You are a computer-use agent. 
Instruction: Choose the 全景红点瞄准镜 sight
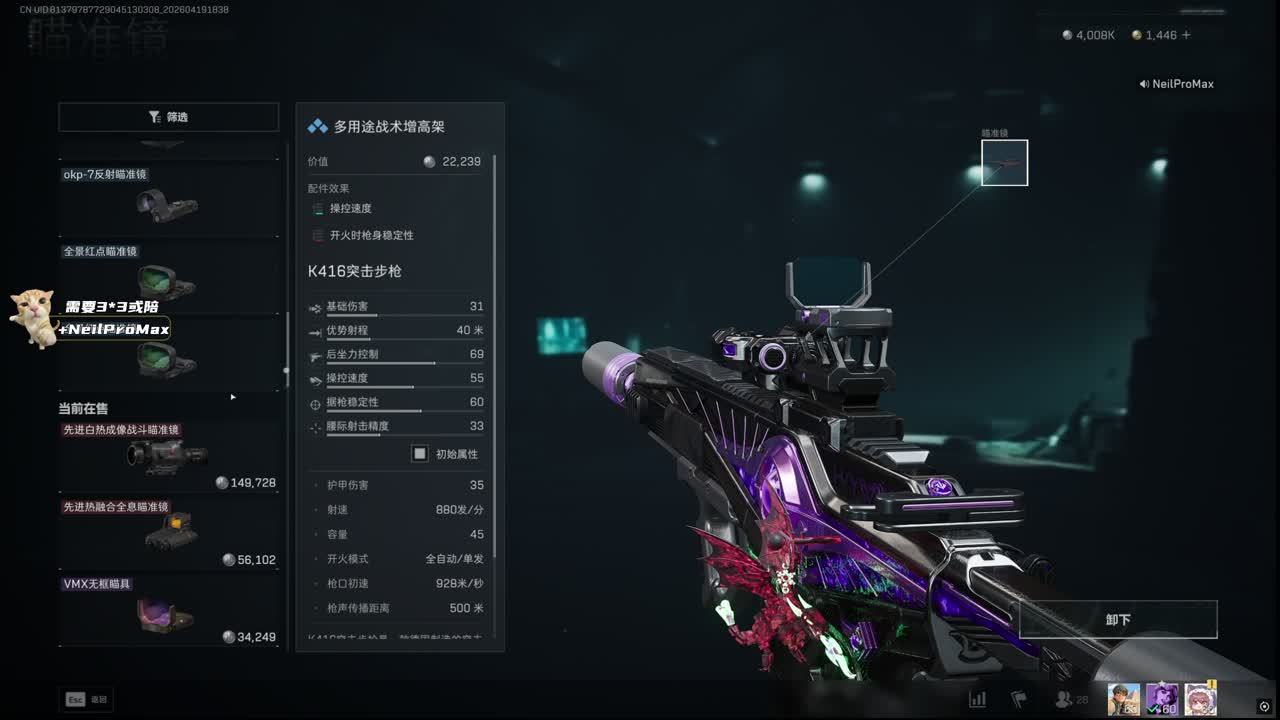click(x=167, y=275)
